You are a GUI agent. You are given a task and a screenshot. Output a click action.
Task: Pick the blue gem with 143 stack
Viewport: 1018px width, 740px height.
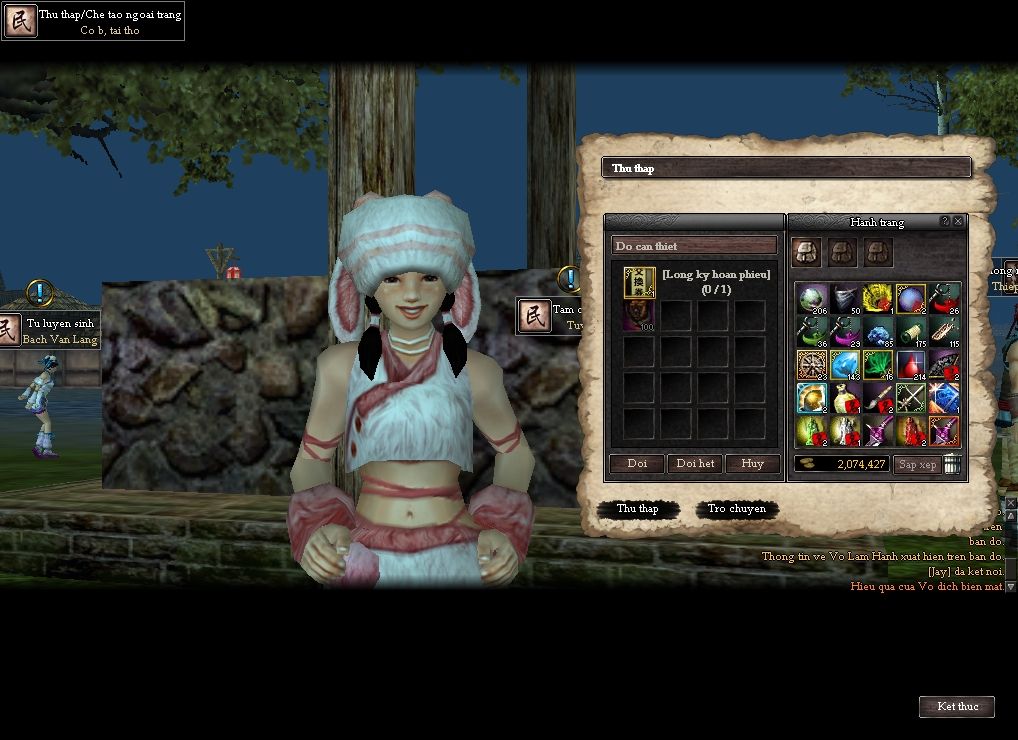845,365
